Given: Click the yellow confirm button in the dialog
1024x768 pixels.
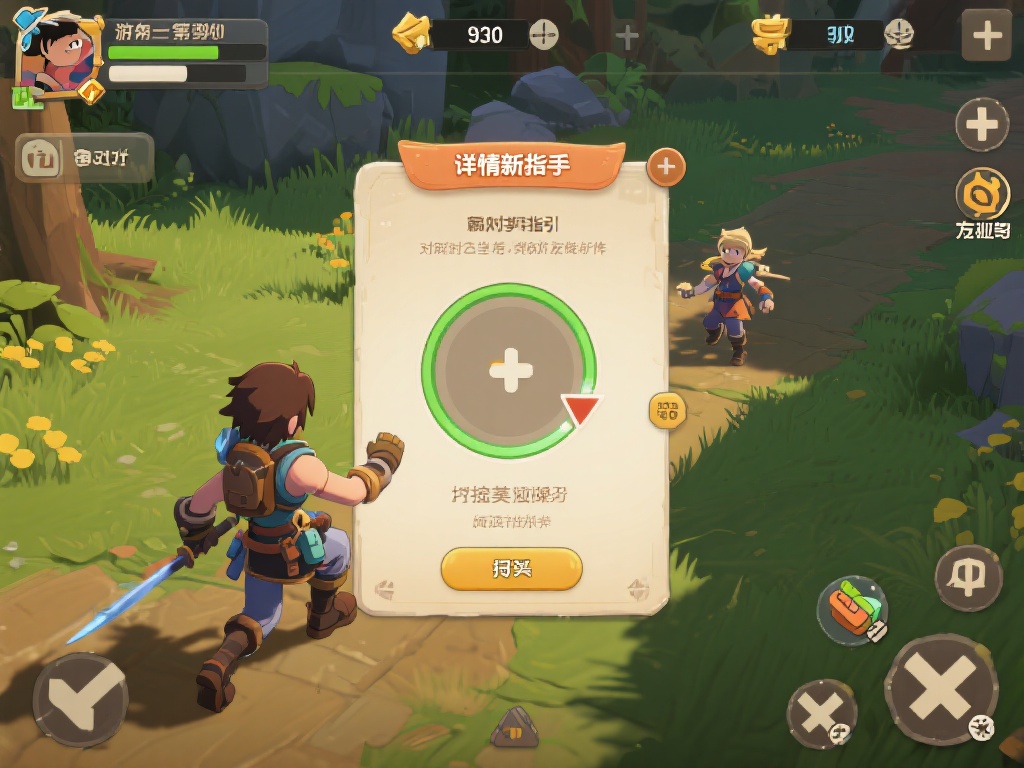Looking at the screenshot, I should click(x=511, y=569).
